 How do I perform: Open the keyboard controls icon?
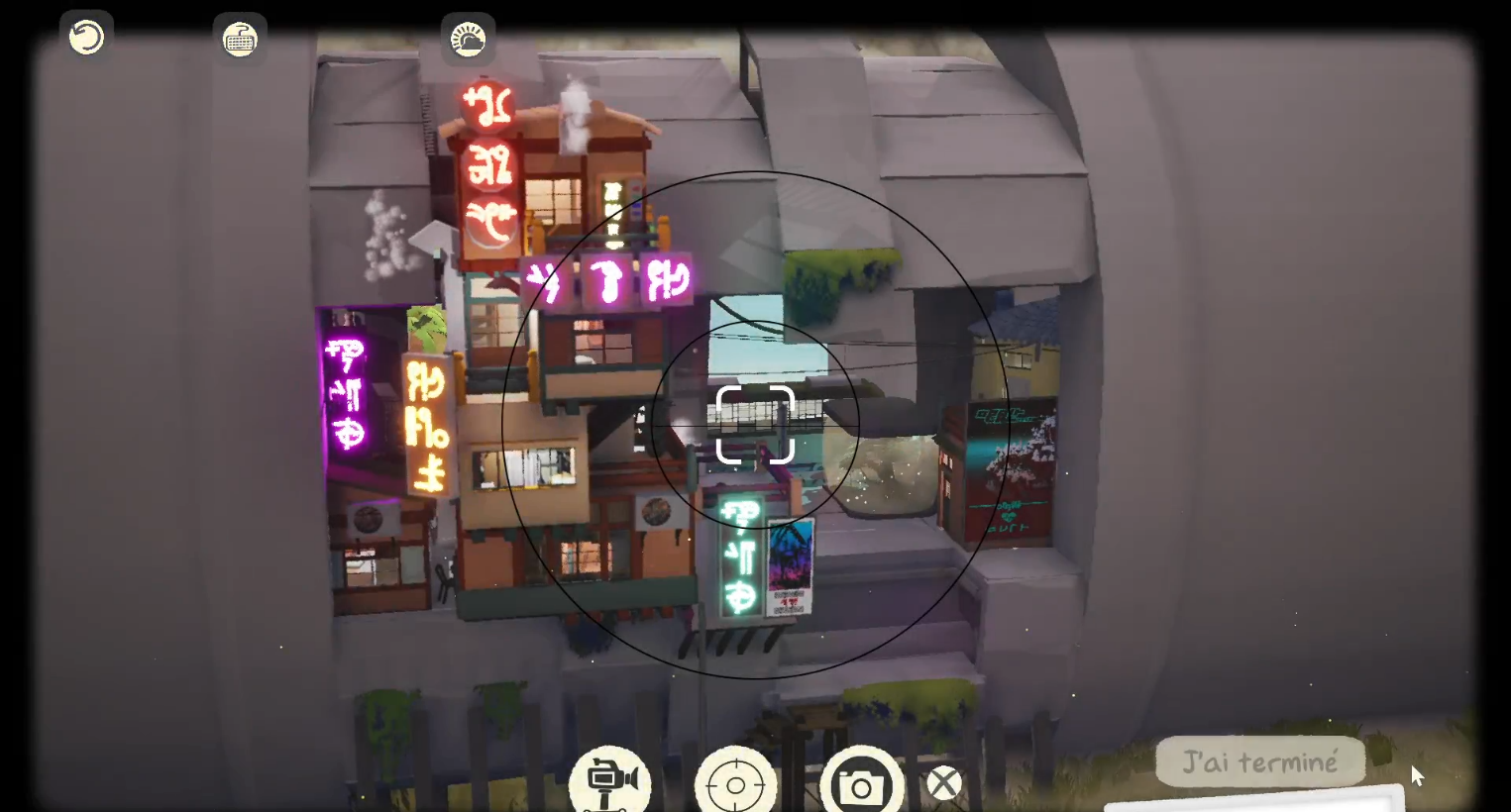coord(240,40)
